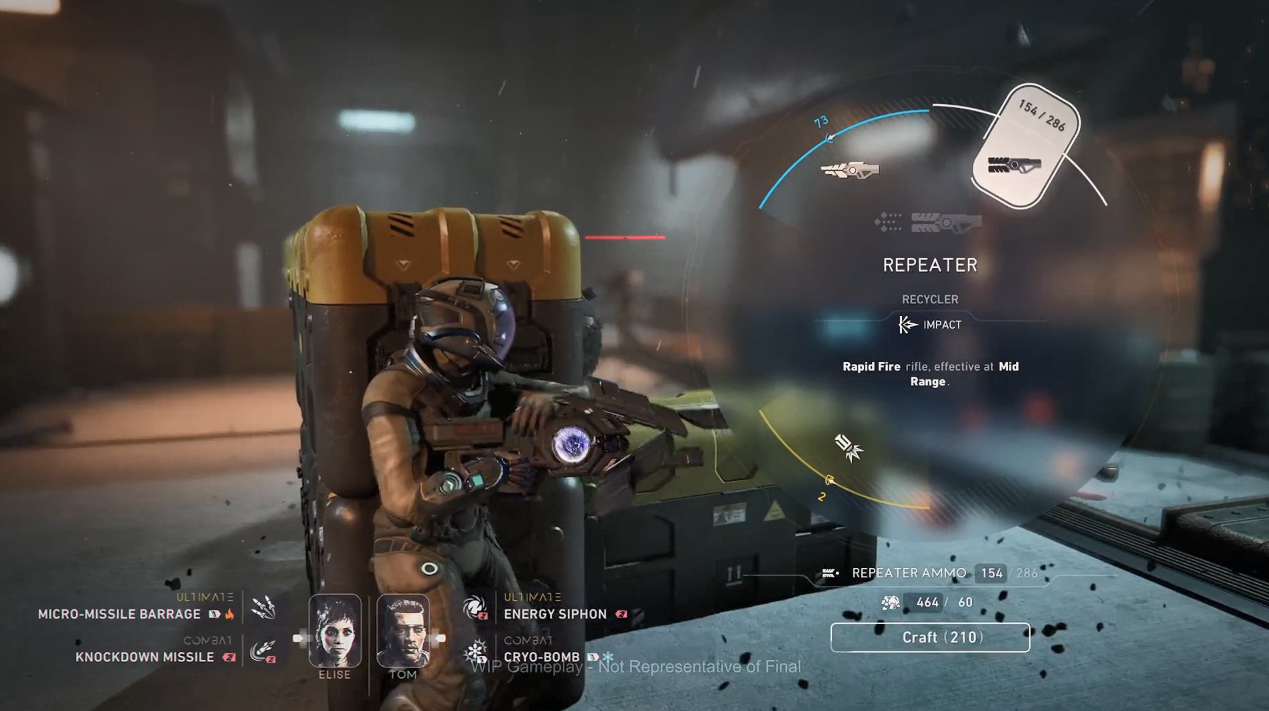Trigger Tom's Energy Siphon ultimate
Image resolution: width=1269 pixels, height=711 pixels.
474,607
